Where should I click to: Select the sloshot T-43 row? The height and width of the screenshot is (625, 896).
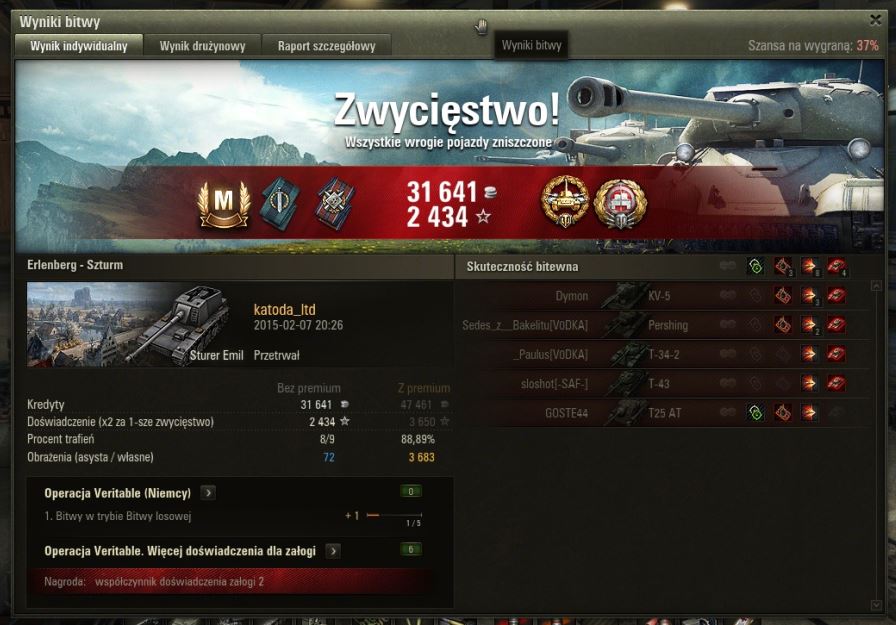[660, 384]
